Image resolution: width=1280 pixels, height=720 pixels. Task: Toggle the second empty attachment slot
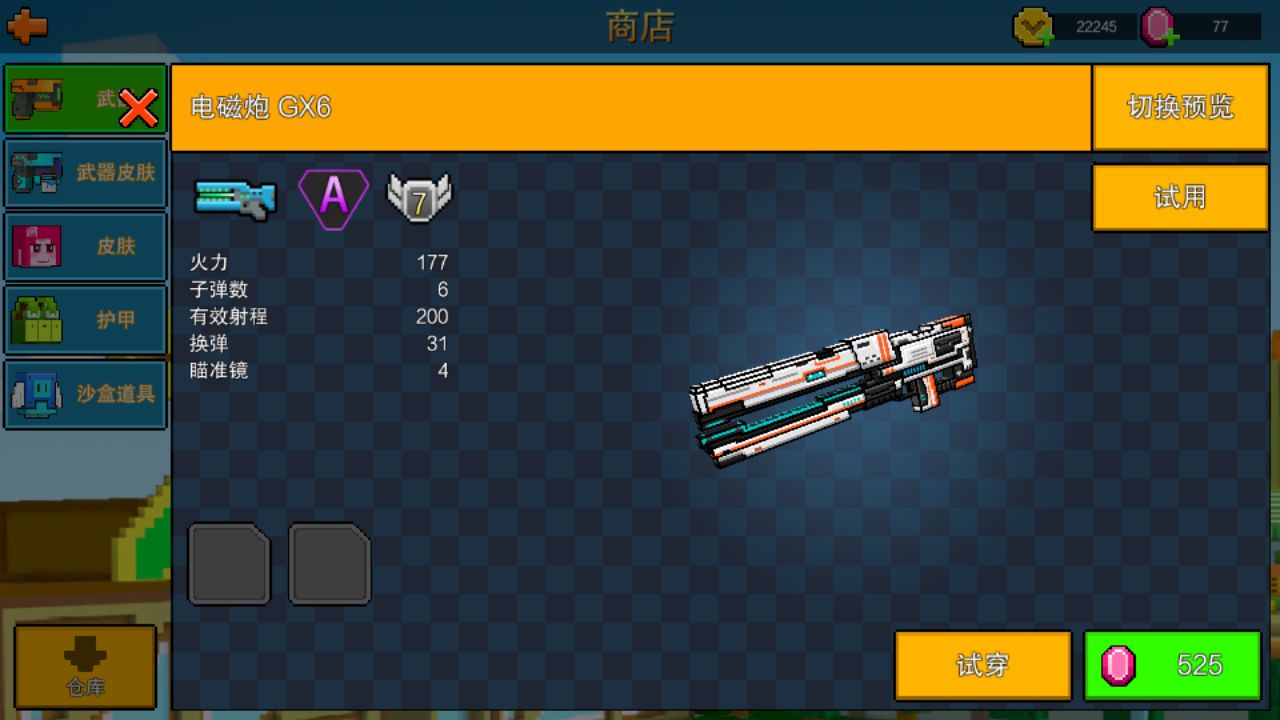(x=330, y=563)
